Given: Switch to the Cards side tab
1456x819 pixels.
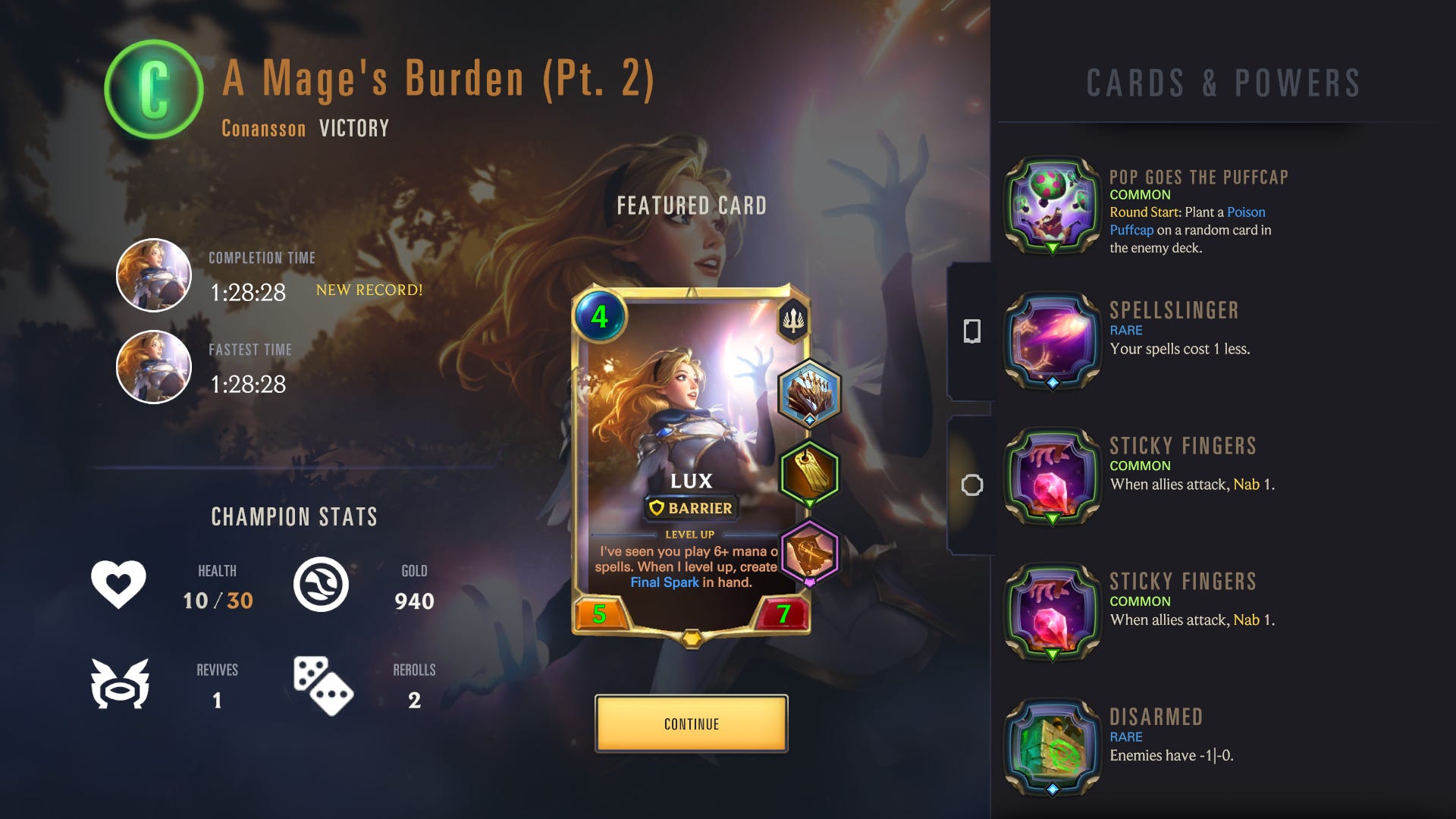Looking at the screenshot, I should pyautogui.click(x=972, y=331).
